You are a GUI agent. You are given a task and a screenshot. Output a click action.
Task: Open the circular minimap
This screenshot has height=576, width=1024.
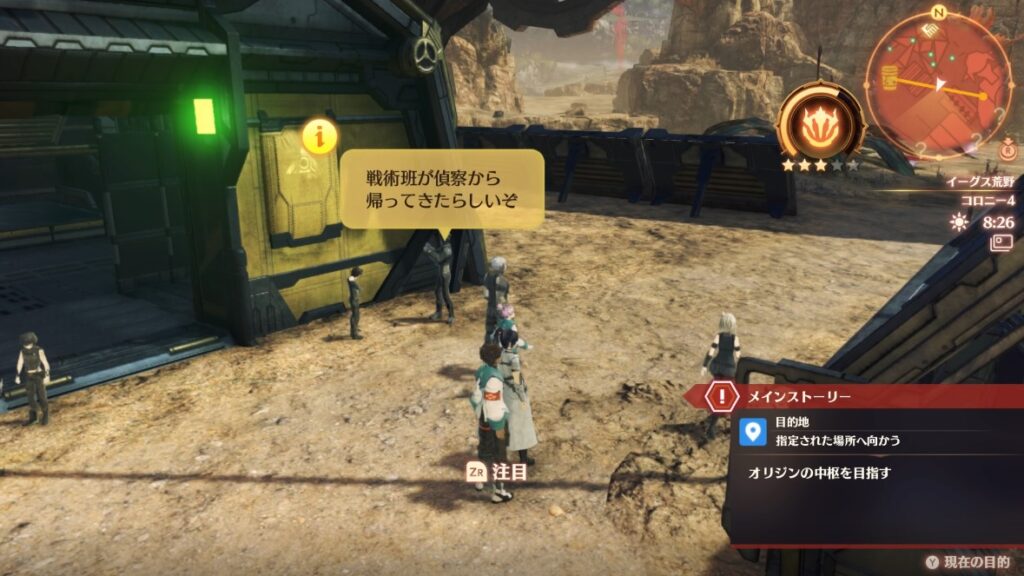pyautogui.click(x=938, y=85)
